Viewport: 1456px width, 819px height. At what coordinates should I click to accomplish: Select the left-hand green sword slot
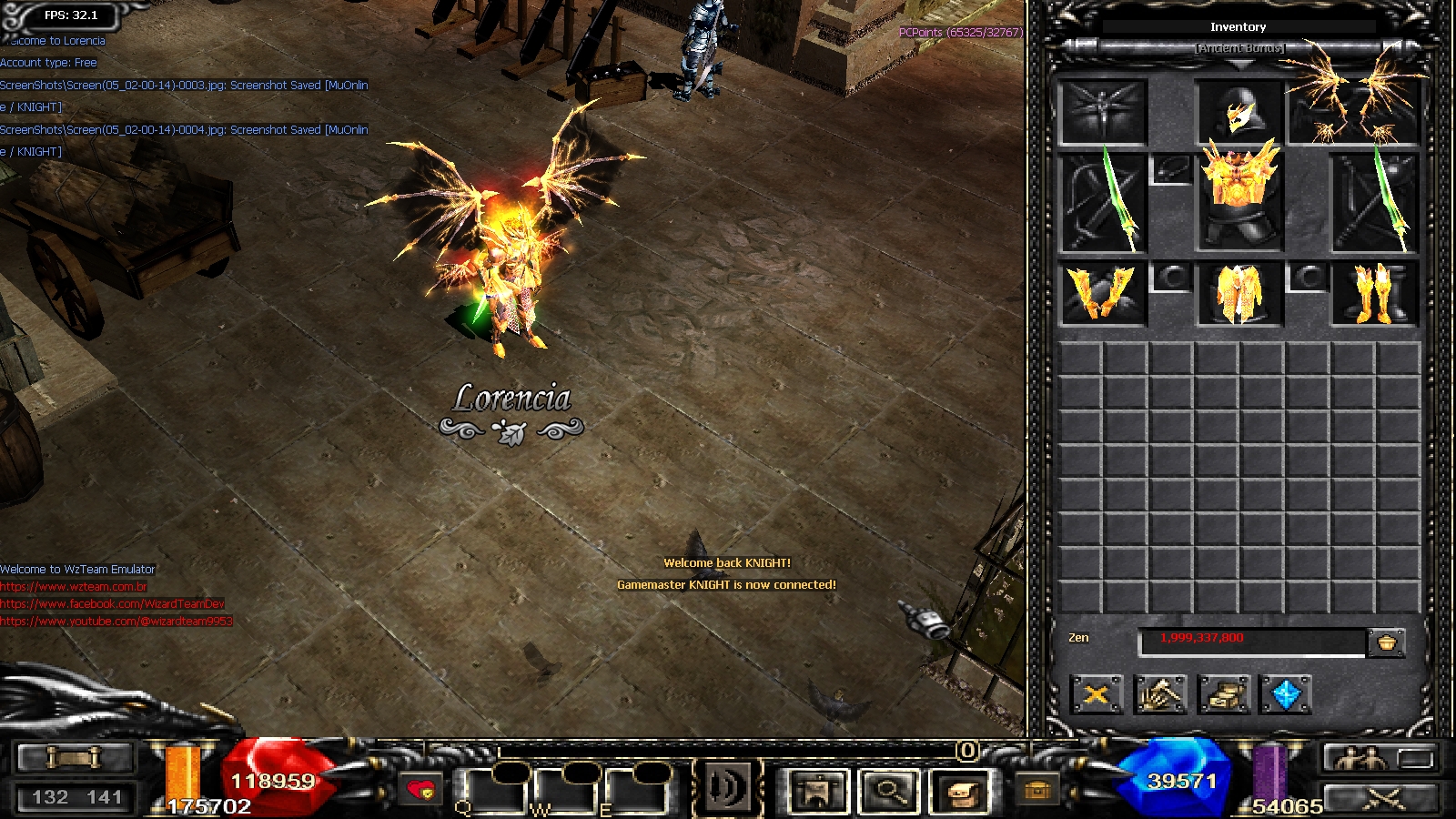tap(1104, 202)
